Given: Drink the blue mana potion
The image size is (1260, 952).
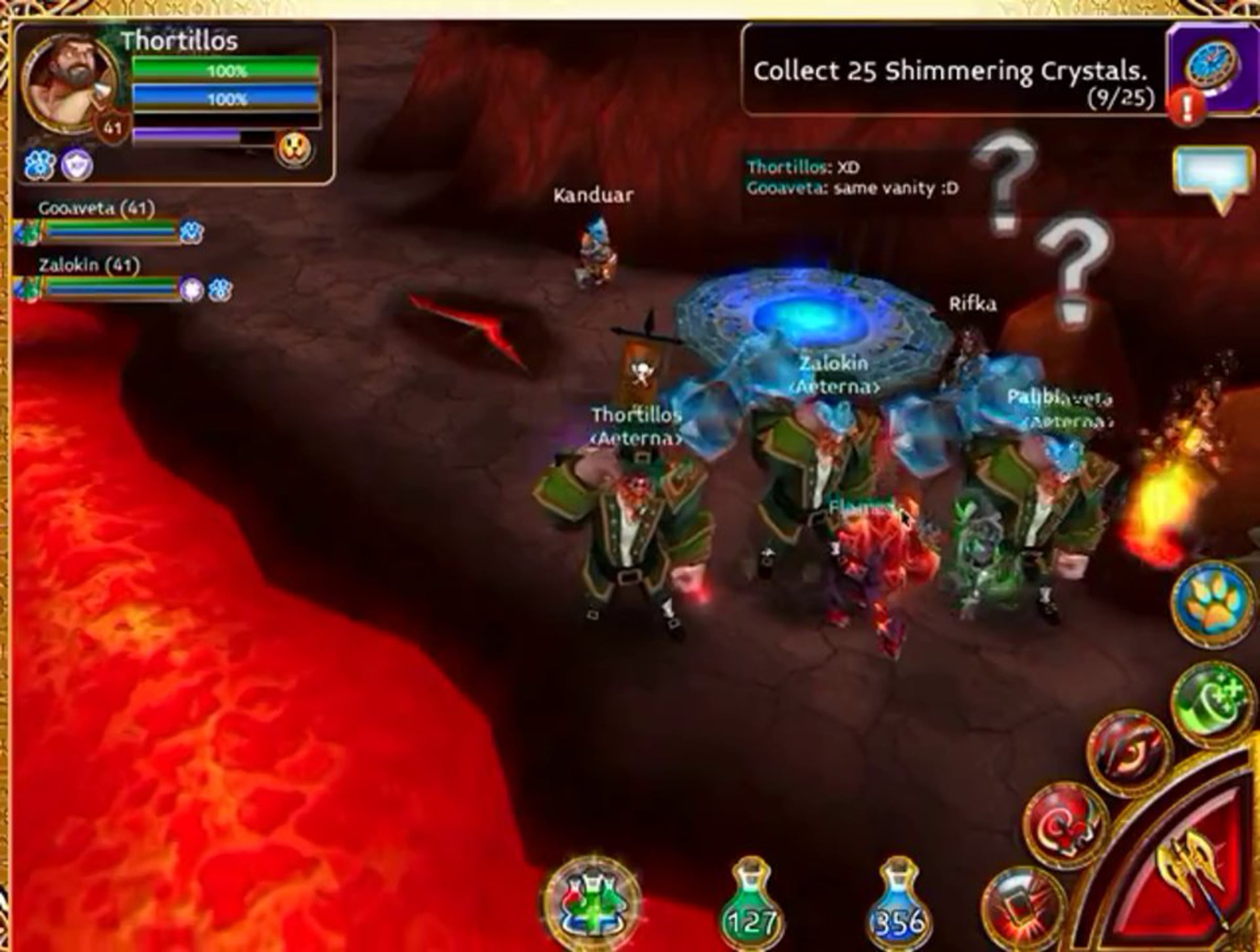Looking at the screenshot, I should (x=899, y=906).
